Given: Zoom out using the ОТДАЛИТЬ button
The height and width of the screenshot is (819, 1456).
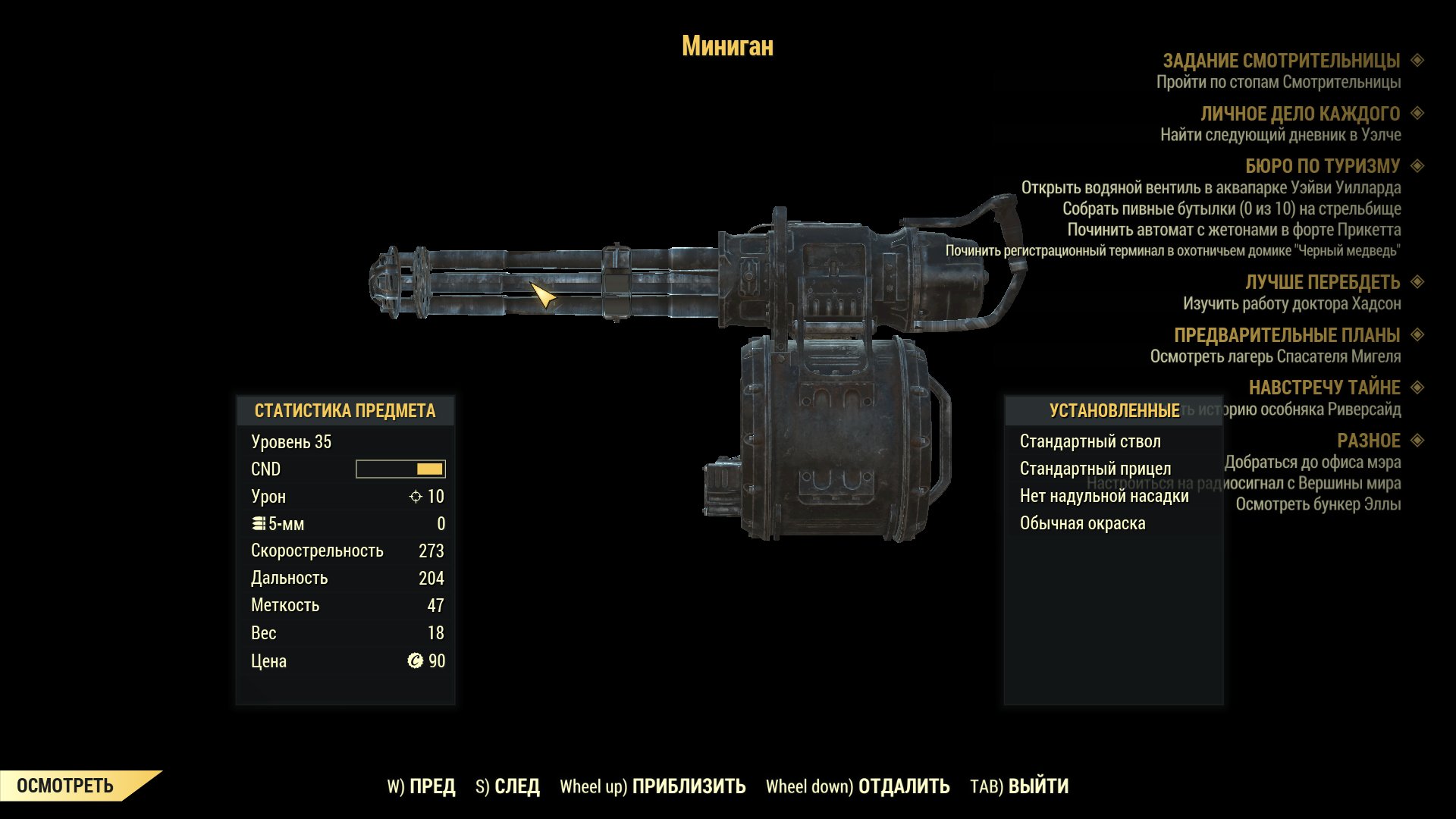Looking at the screenshot, I should (x=858, y=786).
